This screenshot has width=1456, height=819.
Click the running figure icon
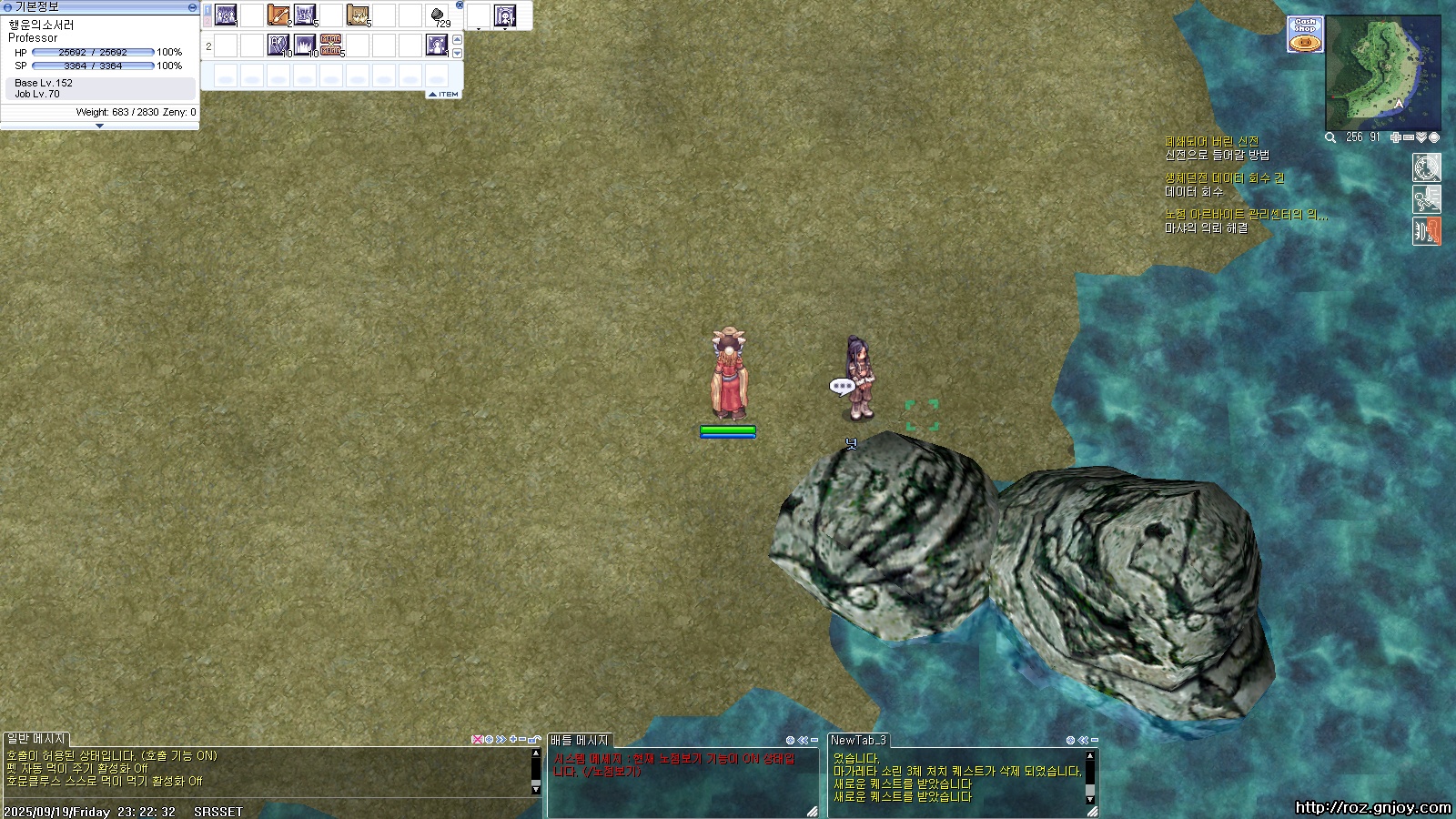coord(1426,199)
